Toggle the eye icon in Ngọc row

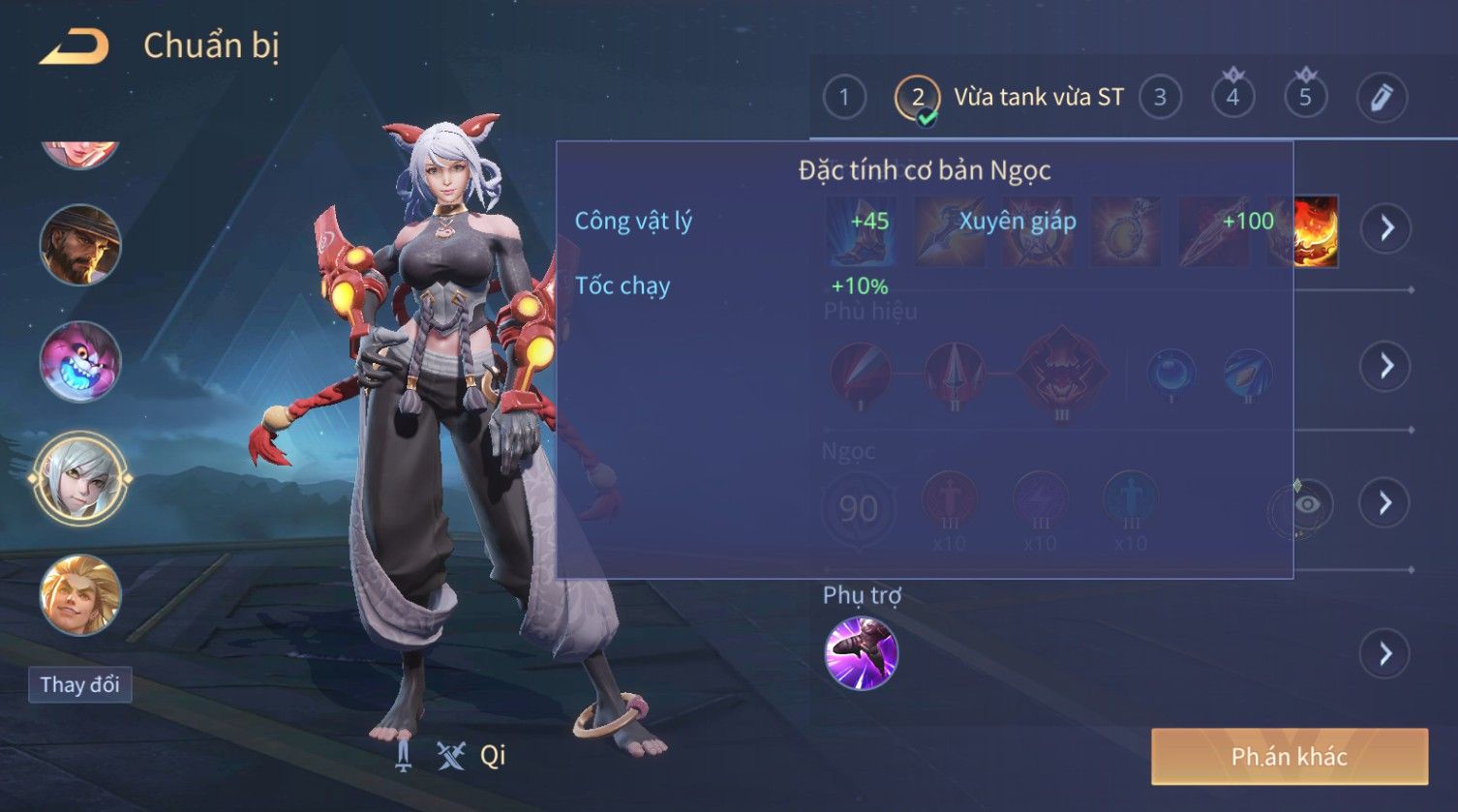tap(1306, 504)
